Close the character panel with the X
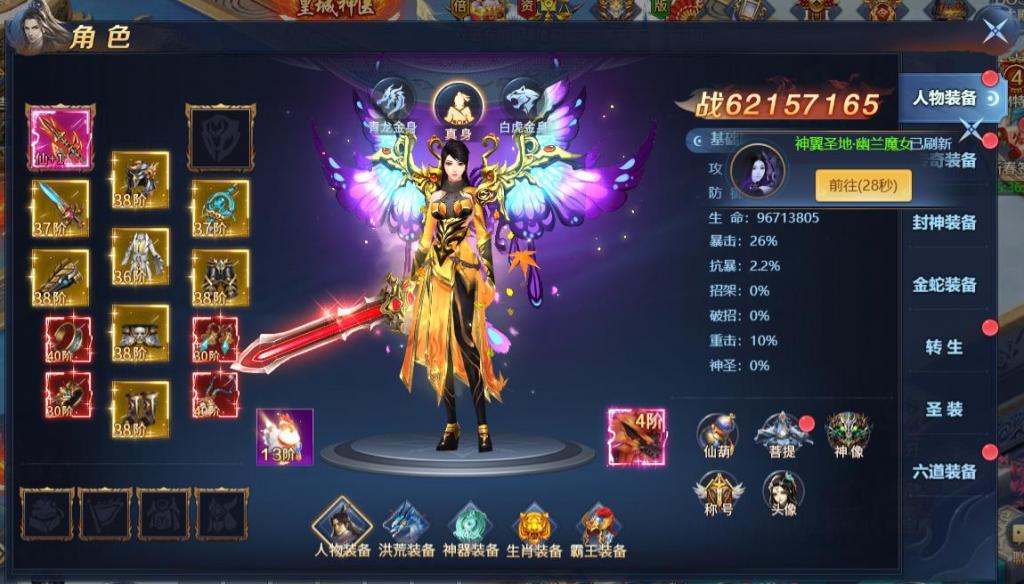The width and height of the screenshot is (1024, 584). click(994, 30)
